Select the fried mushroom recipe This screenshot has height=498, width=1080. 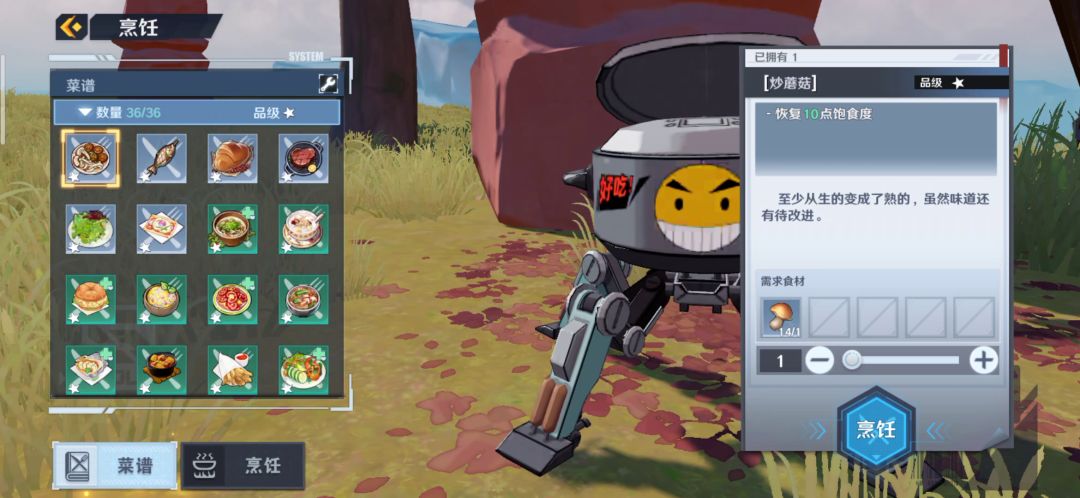(91, 158)
